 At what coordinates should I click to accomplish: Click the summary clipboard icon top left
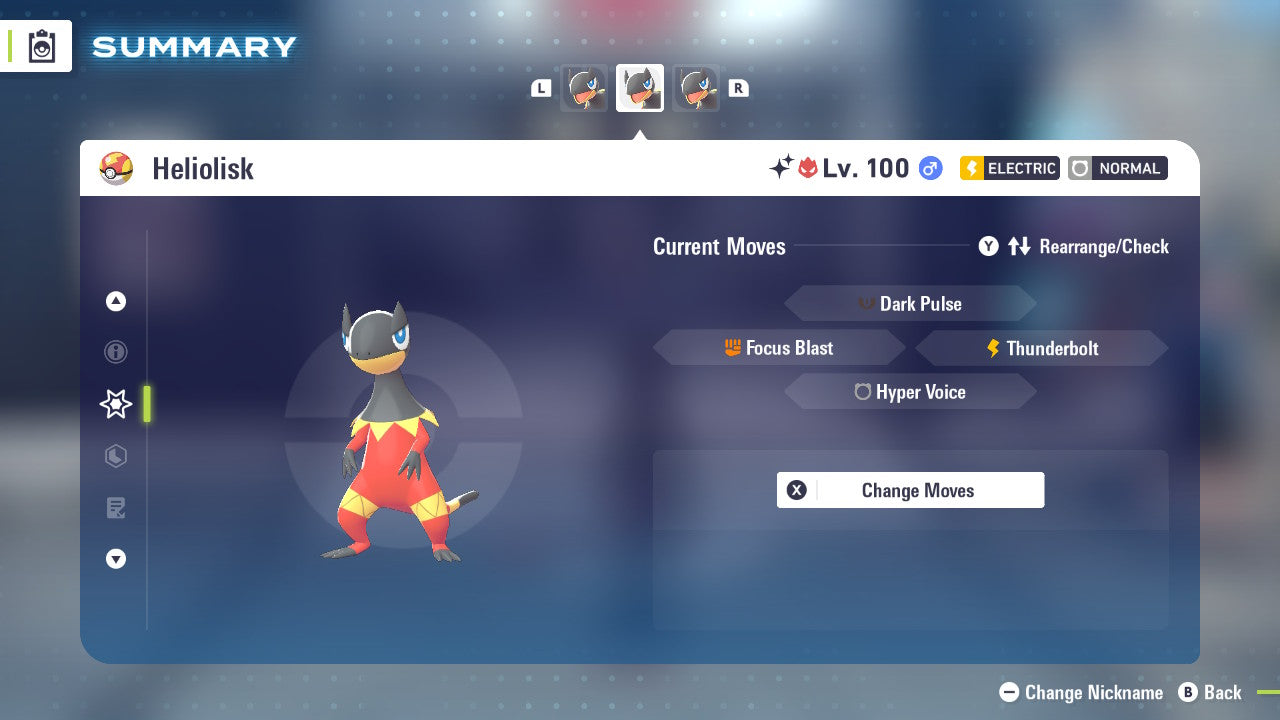(x=40, y=46)
